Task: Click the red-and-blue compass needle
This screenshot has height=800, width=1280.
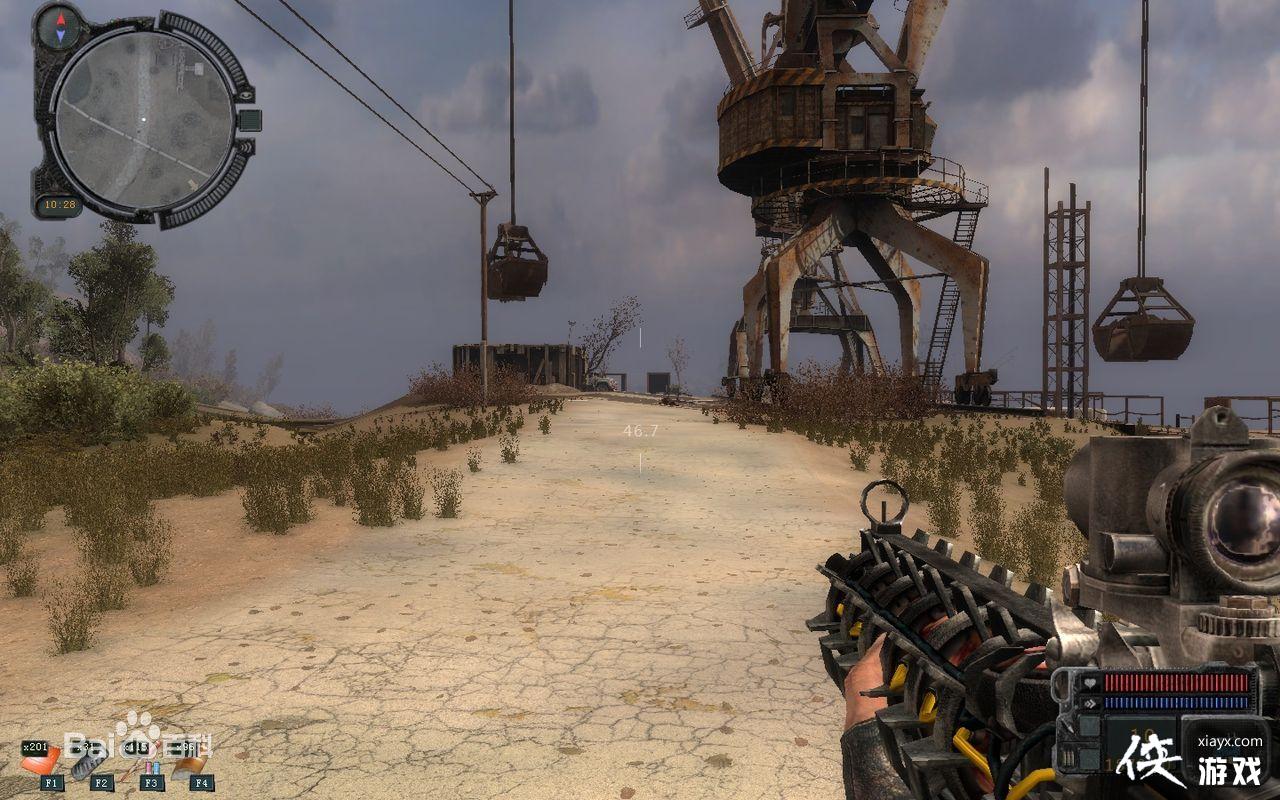Action: click(58, 25)
